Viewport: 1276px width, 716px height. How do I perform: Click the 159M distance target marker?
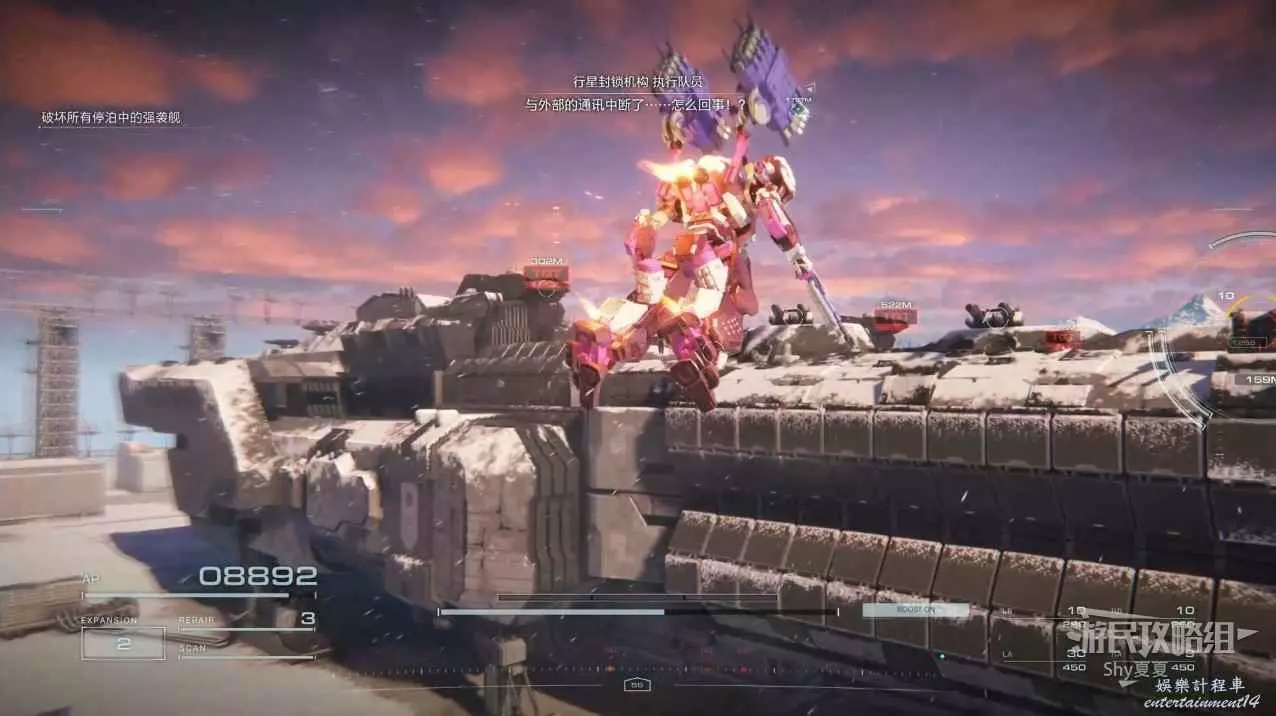(x=1255, y=379)
